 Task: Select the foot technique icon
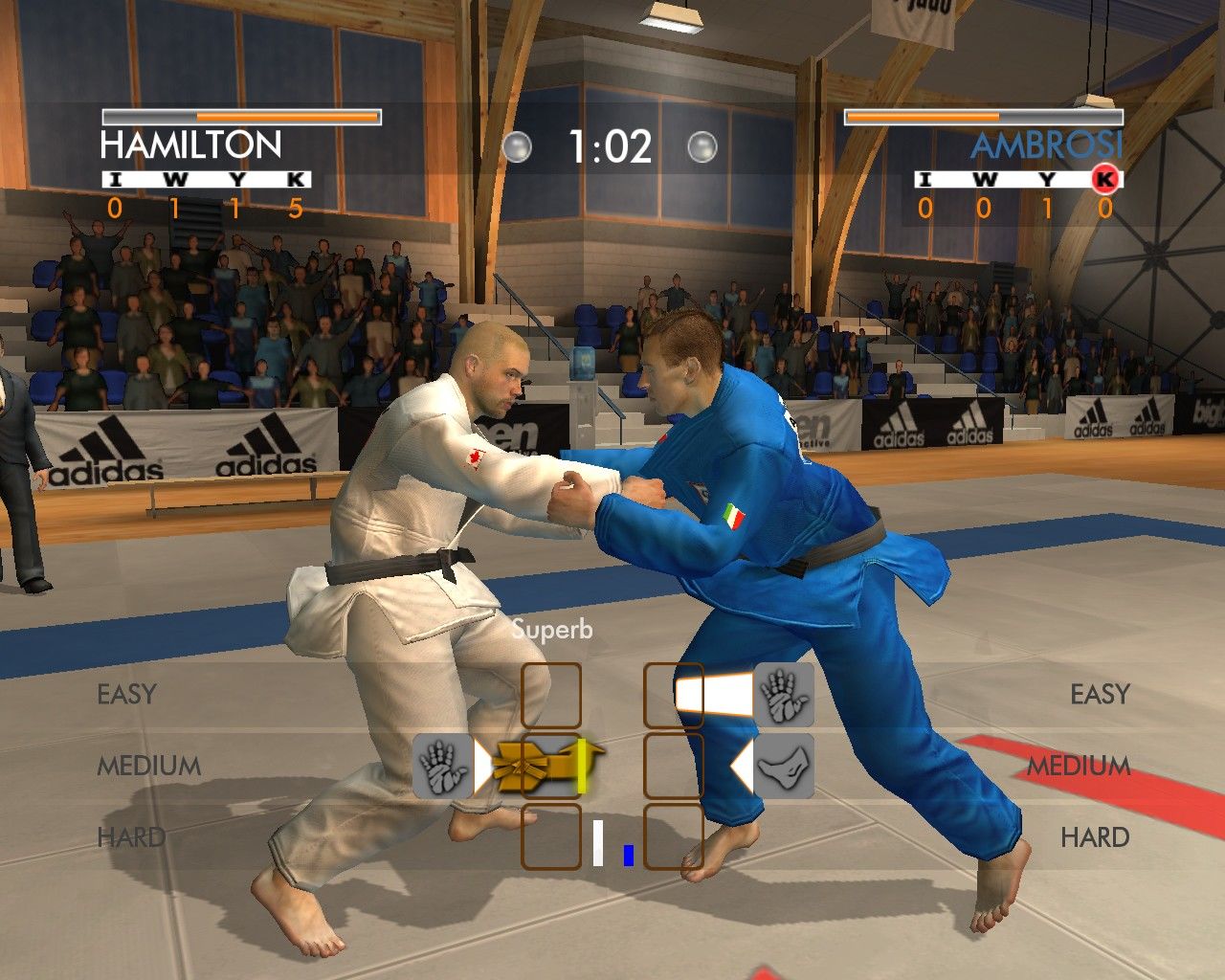click(x=784, y=767)
